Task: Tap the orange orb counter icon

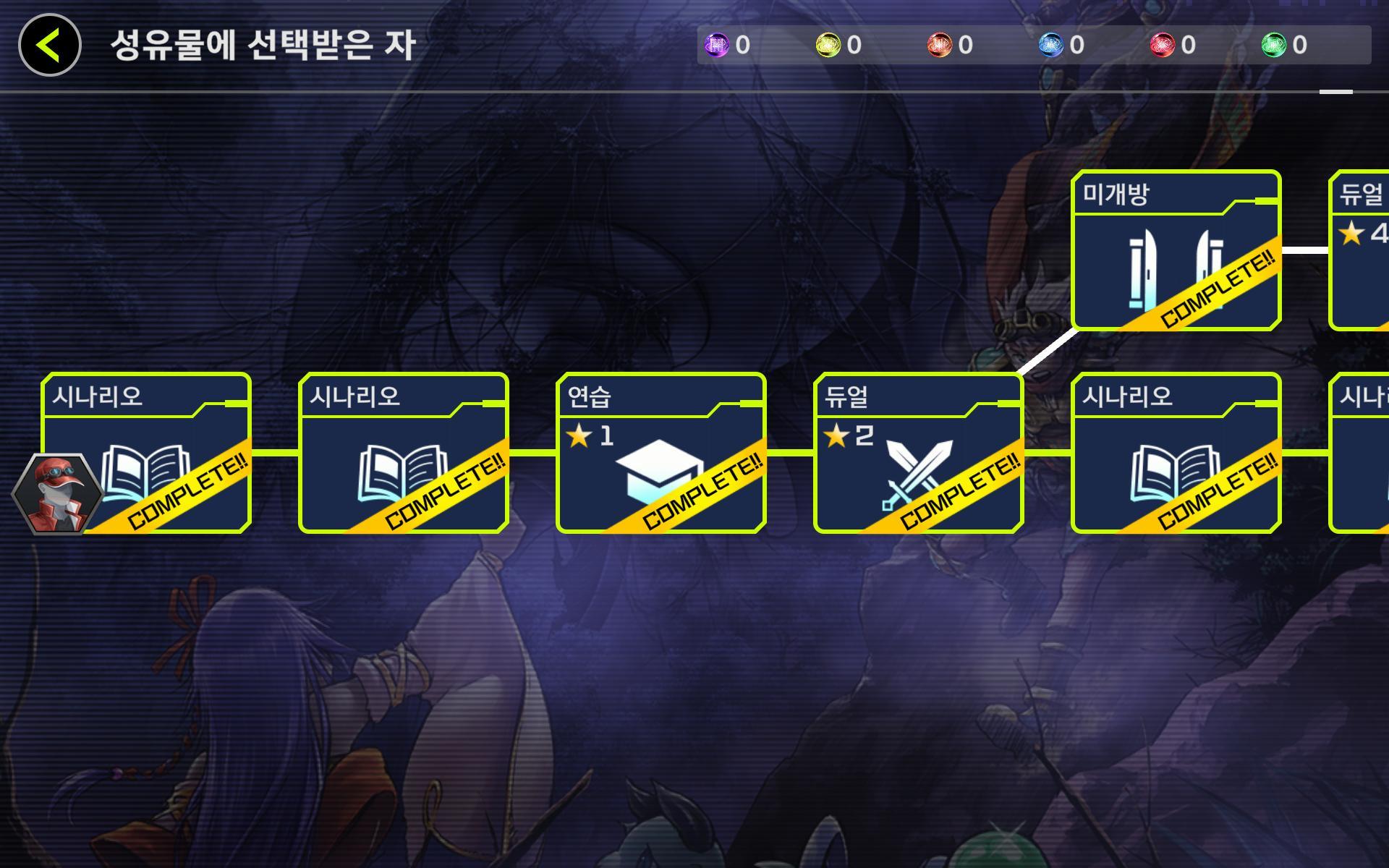Action: point(940,45)
